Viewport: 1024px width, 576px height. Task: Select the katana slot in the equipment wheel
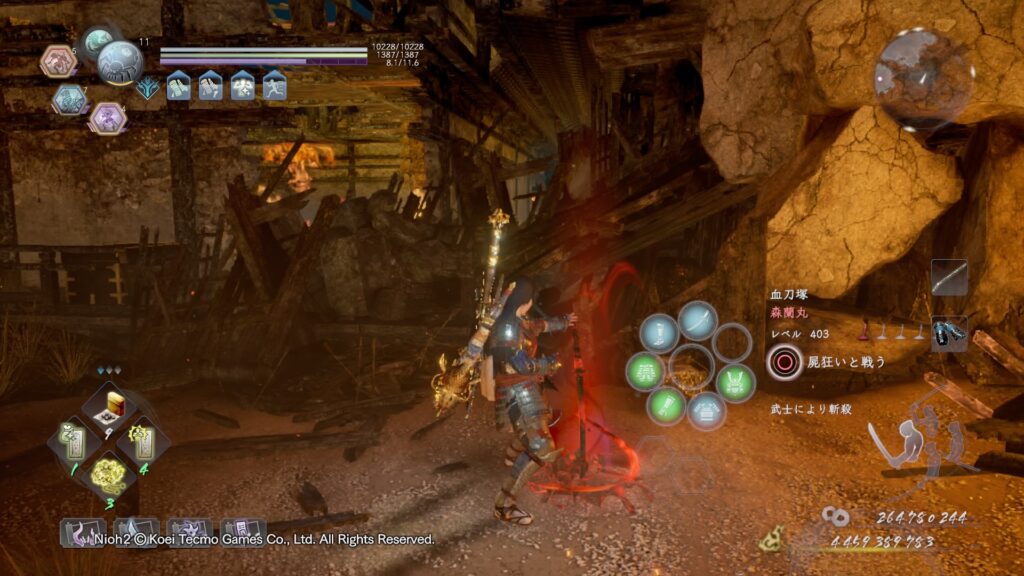(697, 323)
